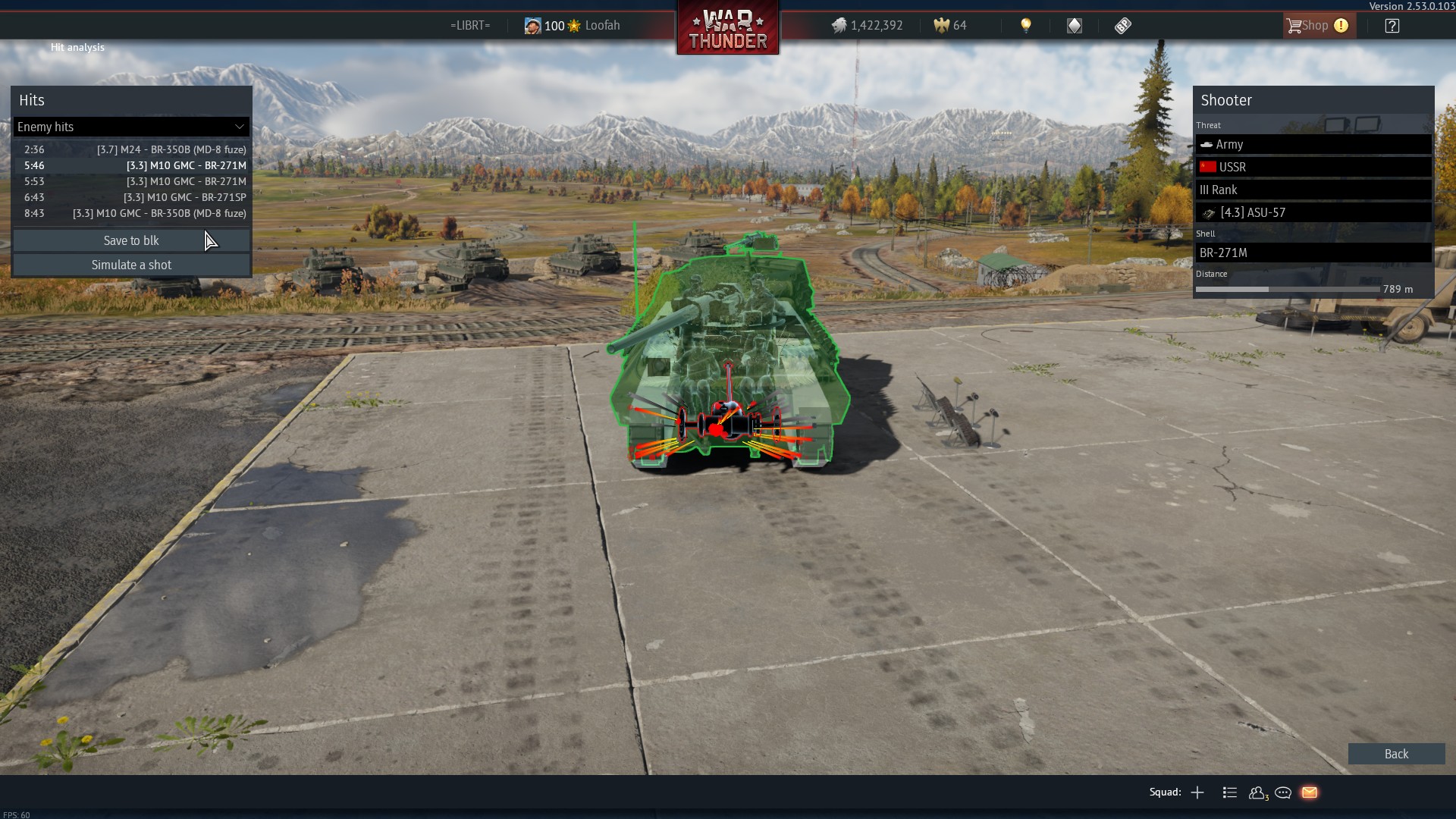
Task: Click the Distance slider
Action: 1287,289
